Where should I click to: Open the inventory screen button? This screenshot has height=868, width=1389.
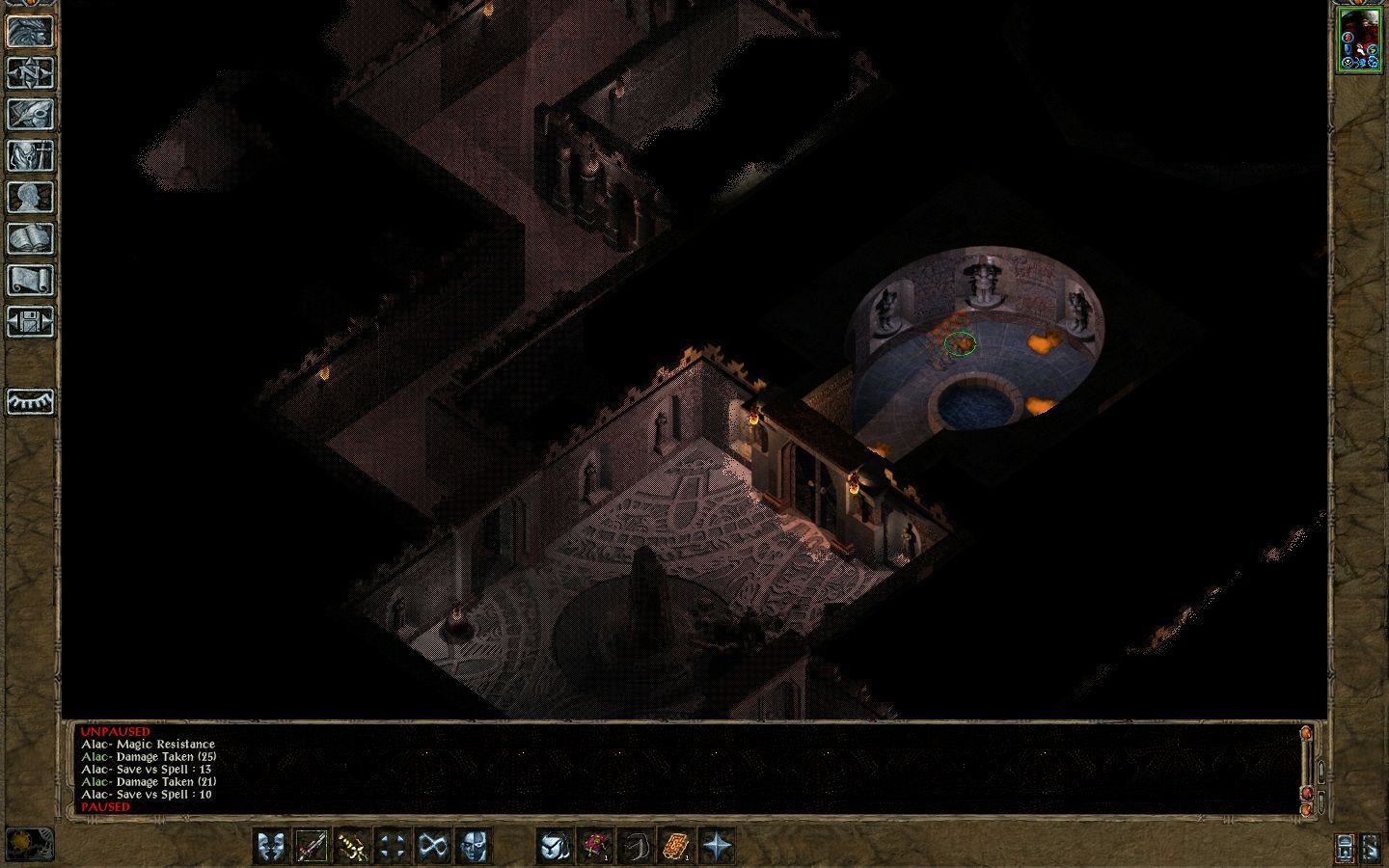(x=30, y=155)
